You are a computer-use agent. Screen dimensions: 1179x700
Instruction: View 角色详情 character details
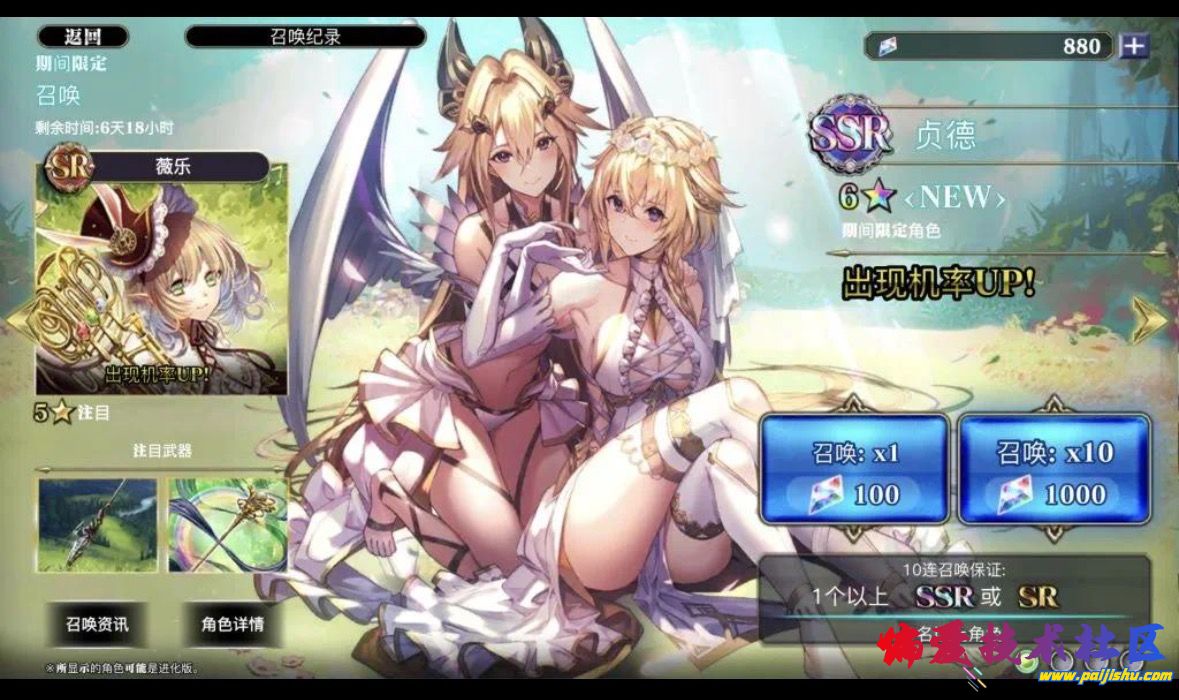pos(232,625)
